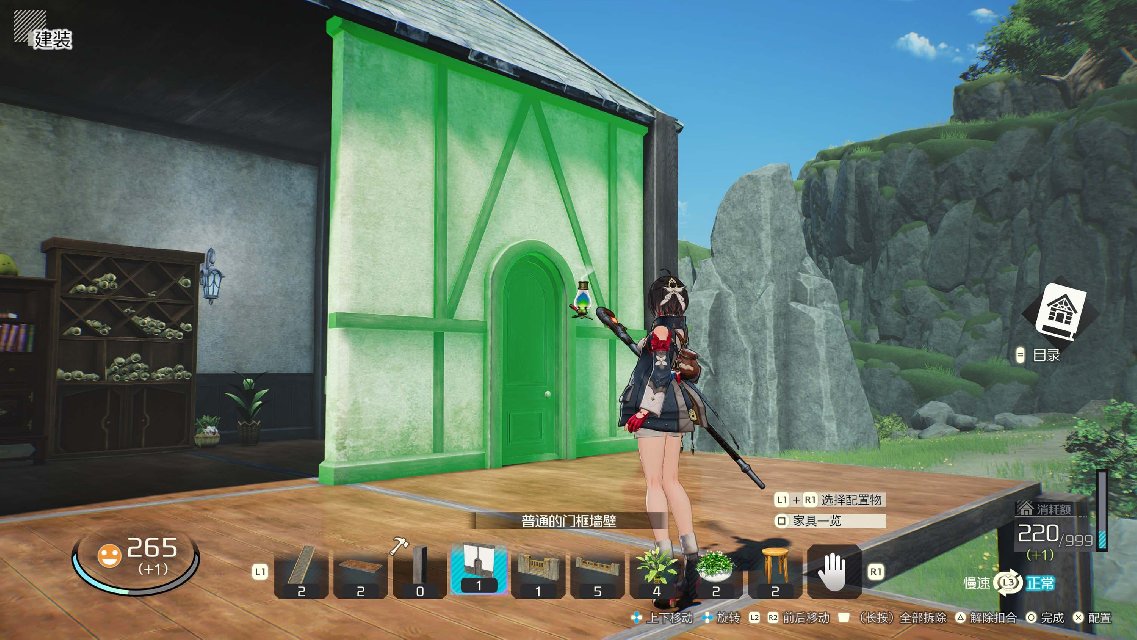Select the dark pillar slot with hammer
This screenshot has height=640, width=1137.
(x=419, y=571)
